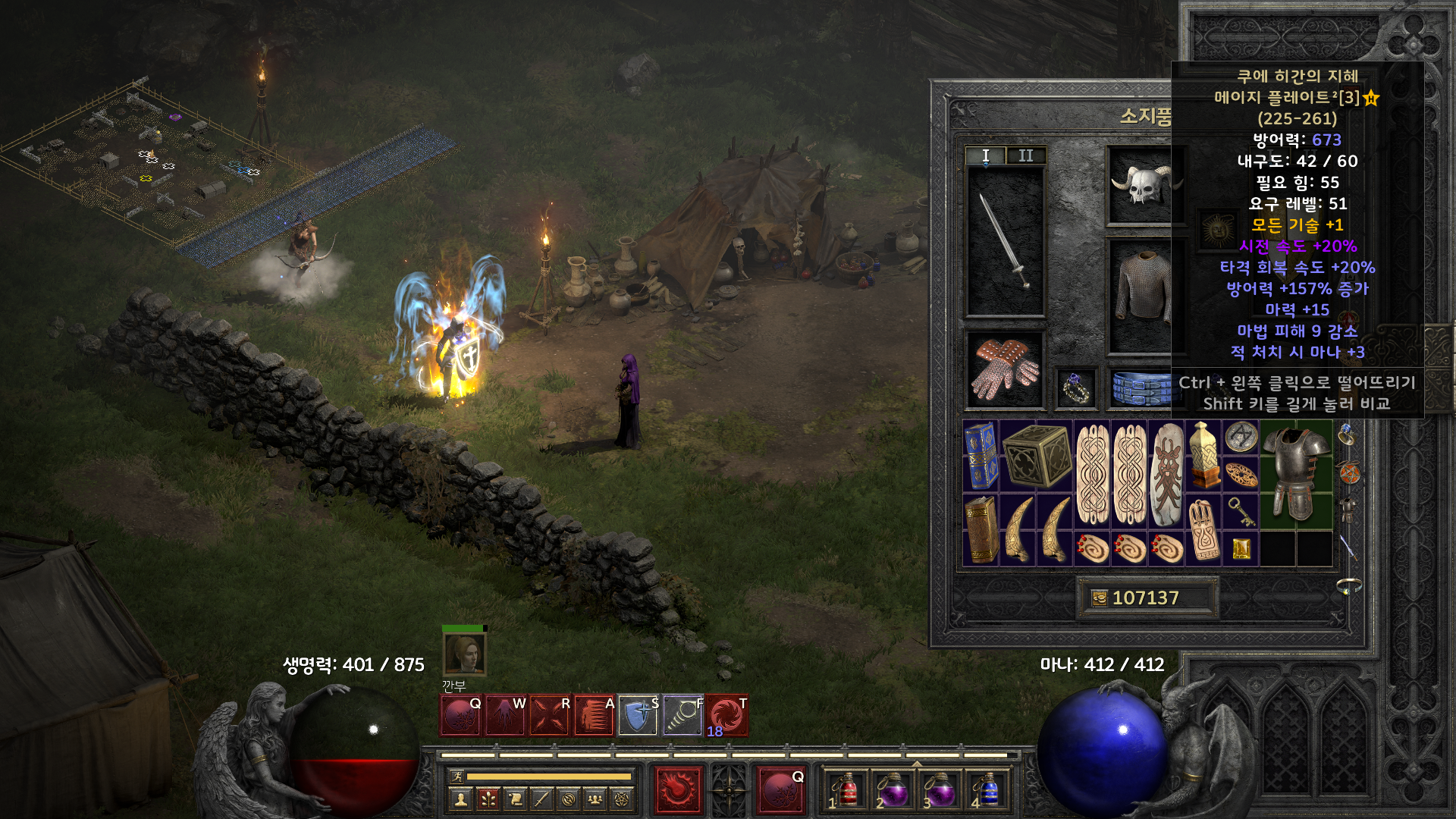
Task: Click the gold amount button
Action: [1100, 598]
